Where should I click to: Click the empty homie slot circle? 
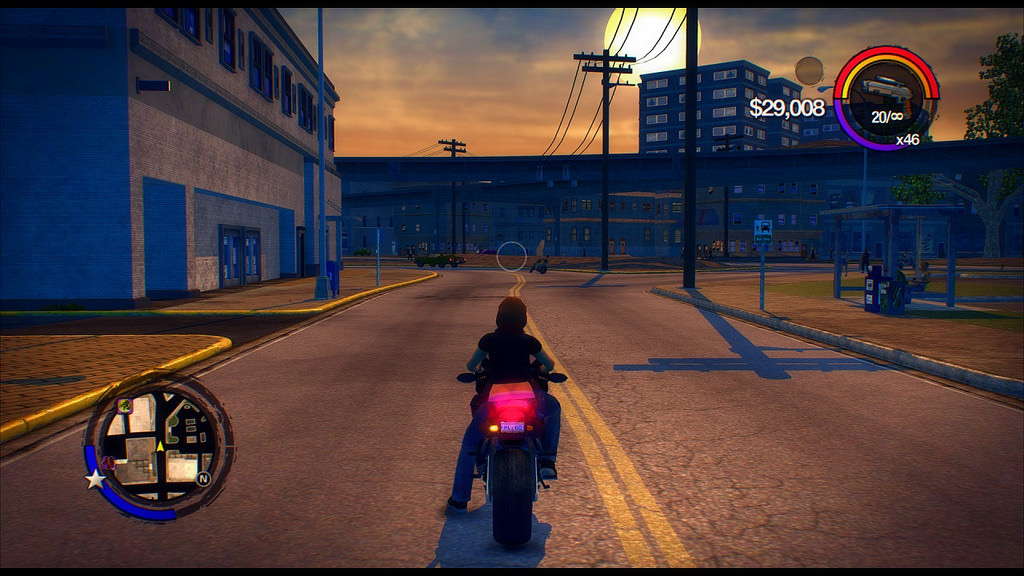[x=808, y=70]
